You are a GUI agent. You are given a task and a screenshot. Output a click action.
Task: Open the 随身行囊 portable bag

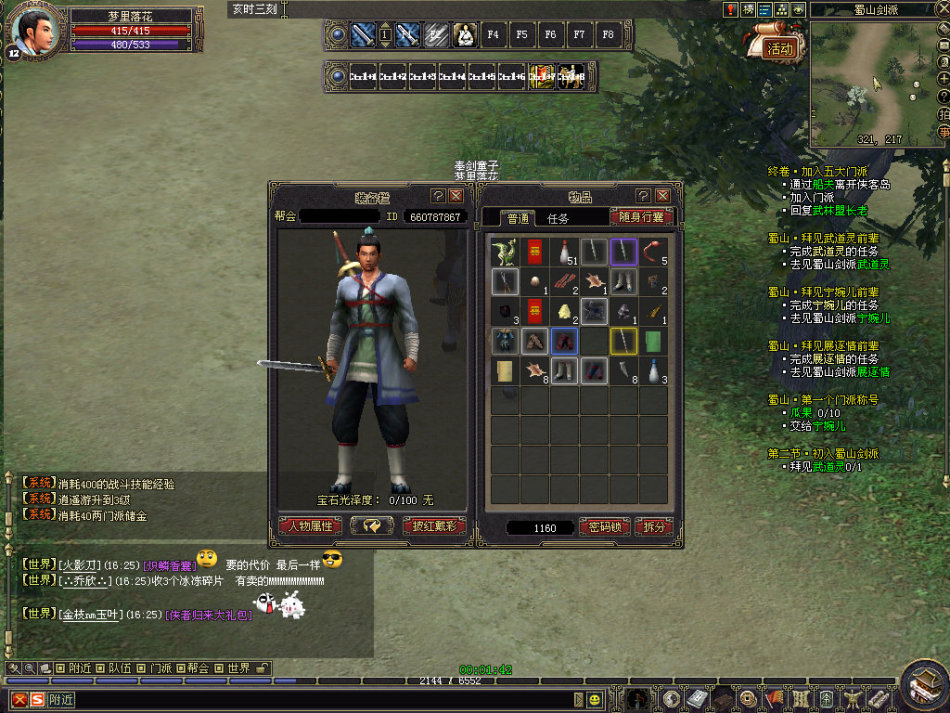click(641, 217)
